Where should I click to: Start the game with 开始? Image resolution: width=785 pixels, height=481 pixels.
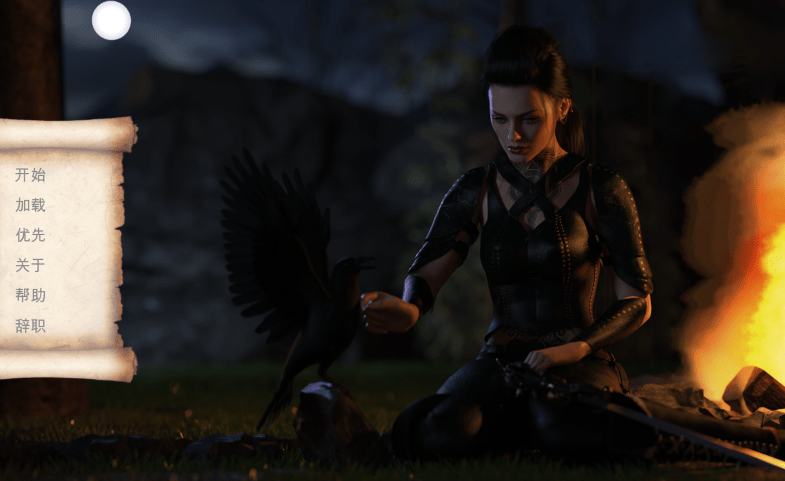pos(30,175)
